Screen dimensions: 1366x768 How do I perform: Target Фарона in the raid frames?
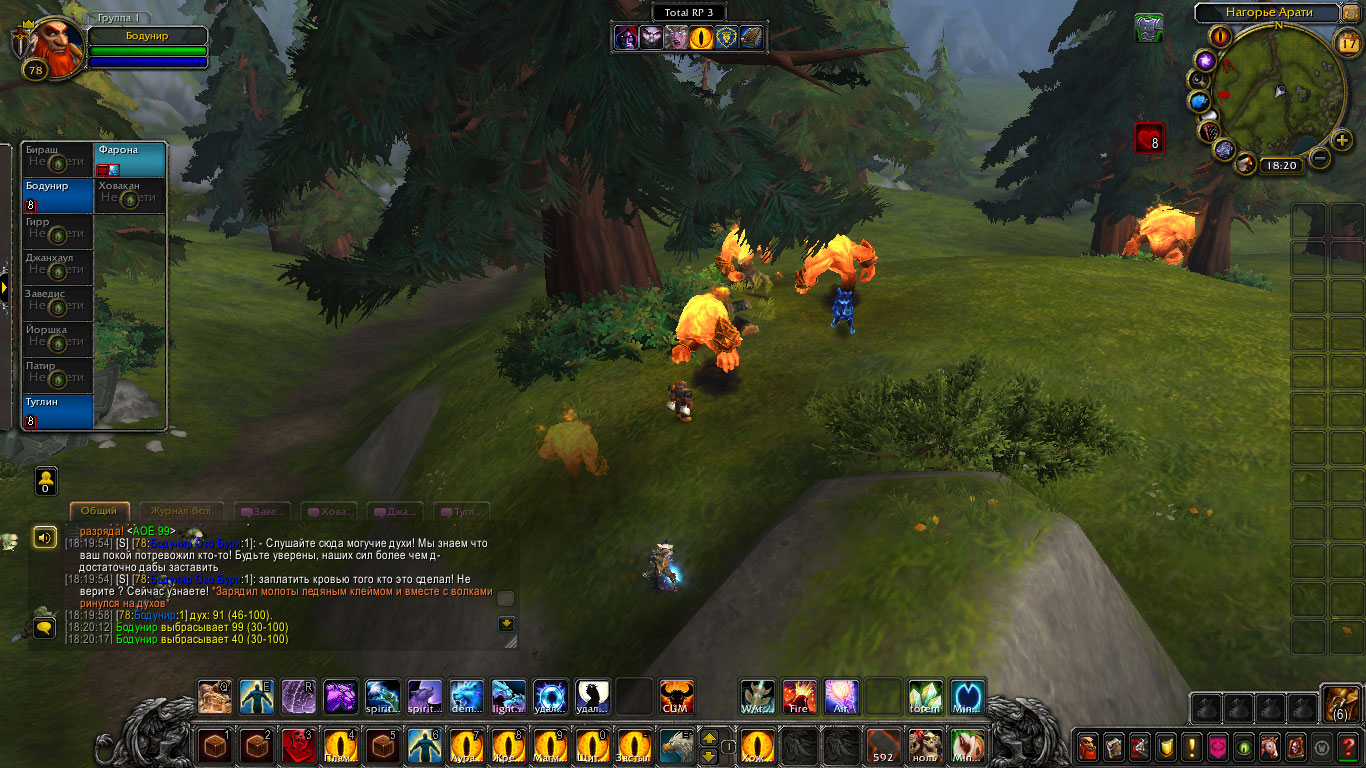[x=130, y=160]
